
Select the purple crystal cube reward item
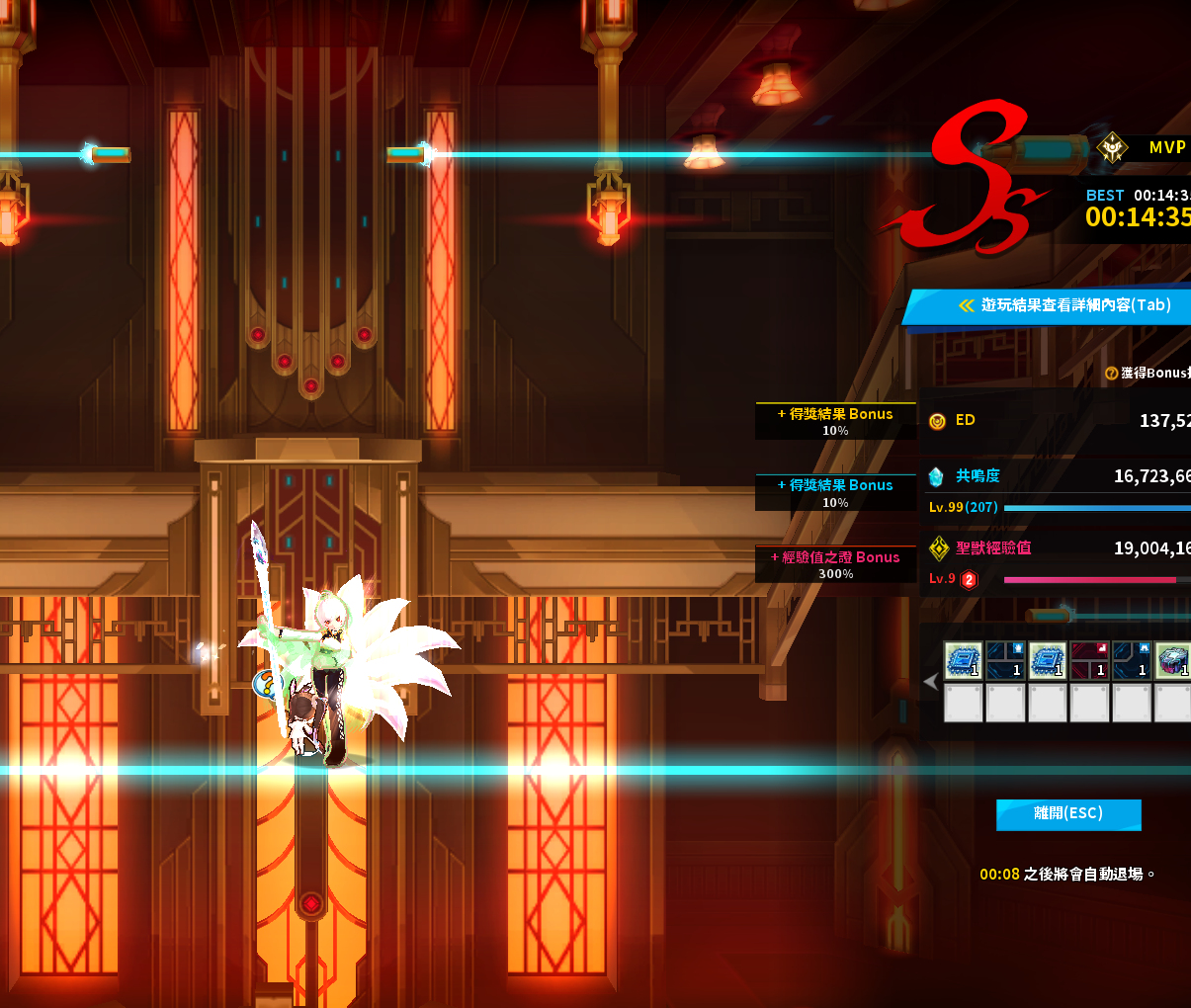1172,660
